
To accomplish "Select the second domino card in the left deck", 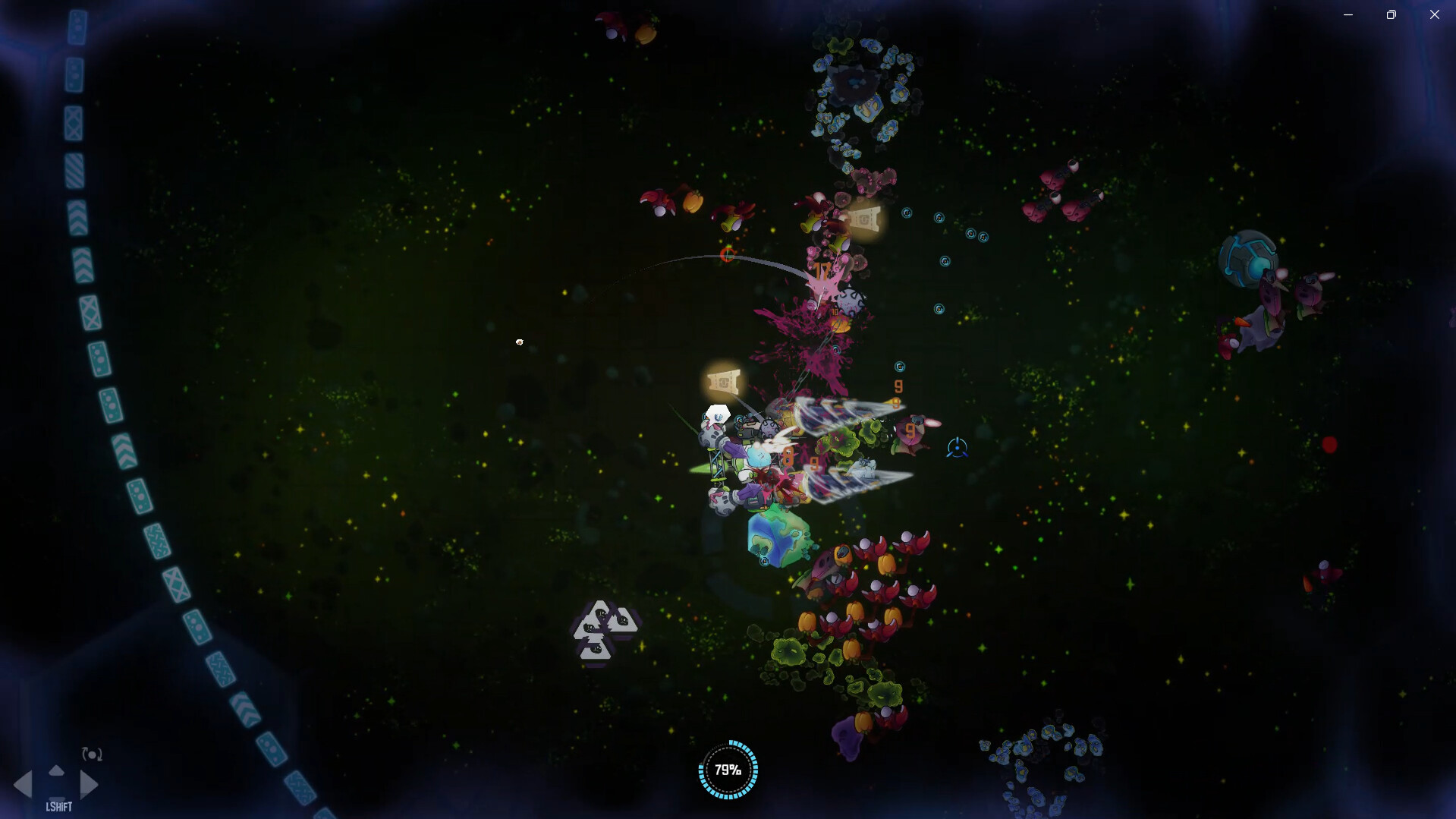I will (74, 76).
